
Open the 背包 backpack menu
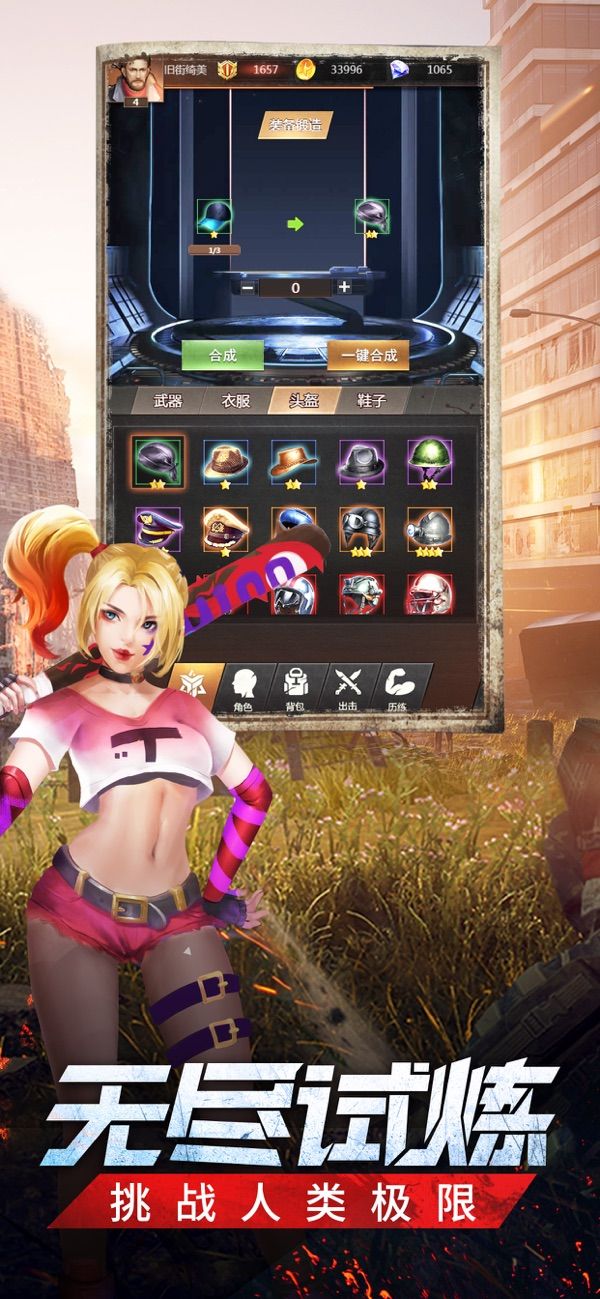(295, 686)
